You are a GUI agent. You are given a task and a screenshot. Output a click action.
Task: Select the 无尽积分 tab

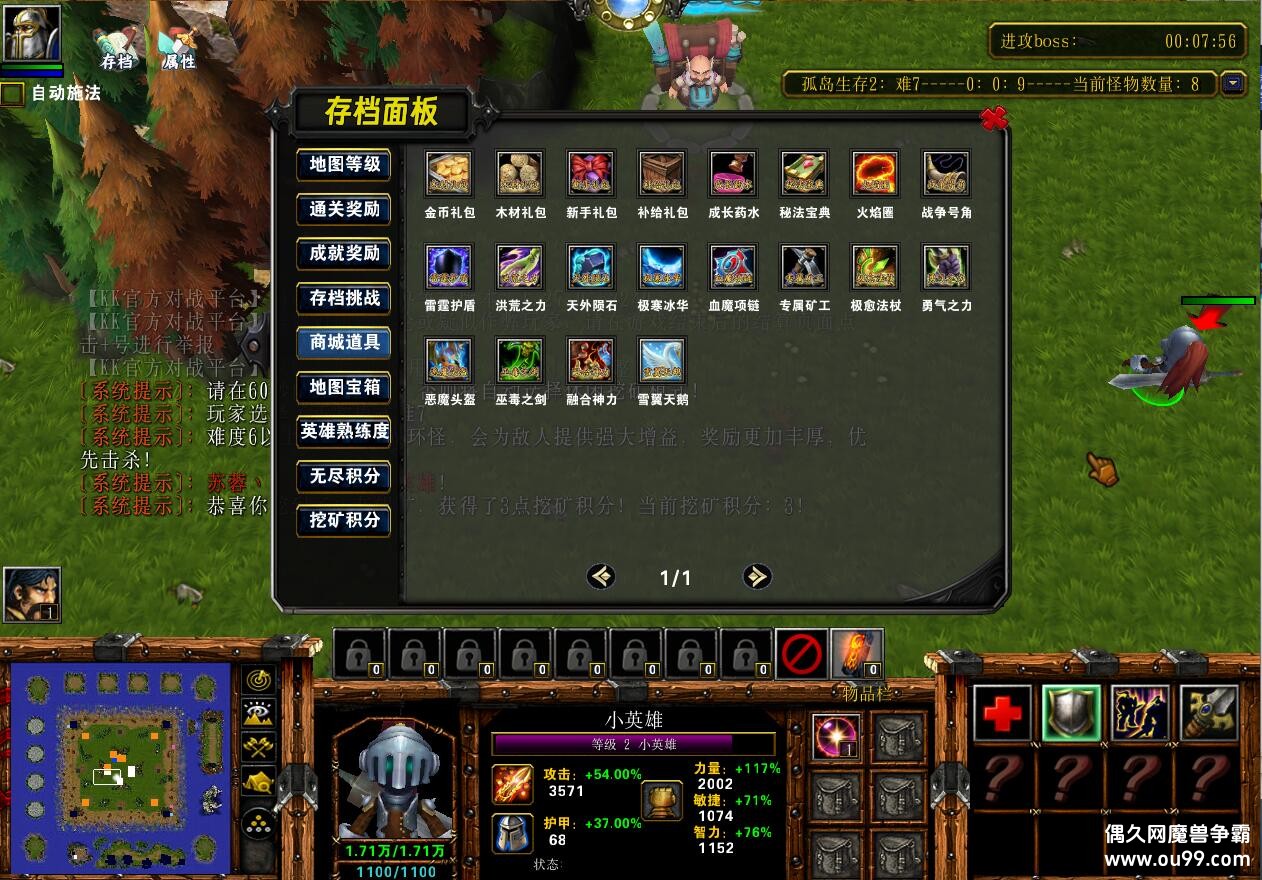(344, 476)
